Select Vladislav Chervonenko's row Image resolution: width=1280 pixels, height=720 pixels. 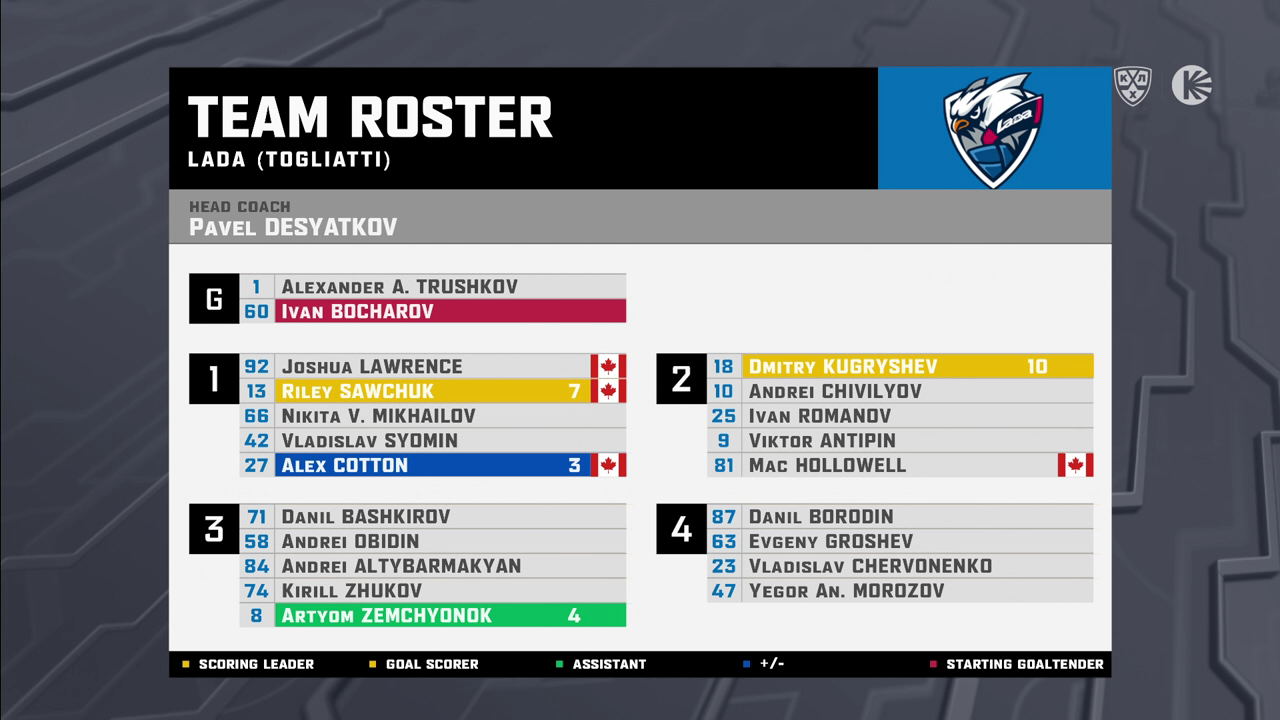(x=900, y=566)
